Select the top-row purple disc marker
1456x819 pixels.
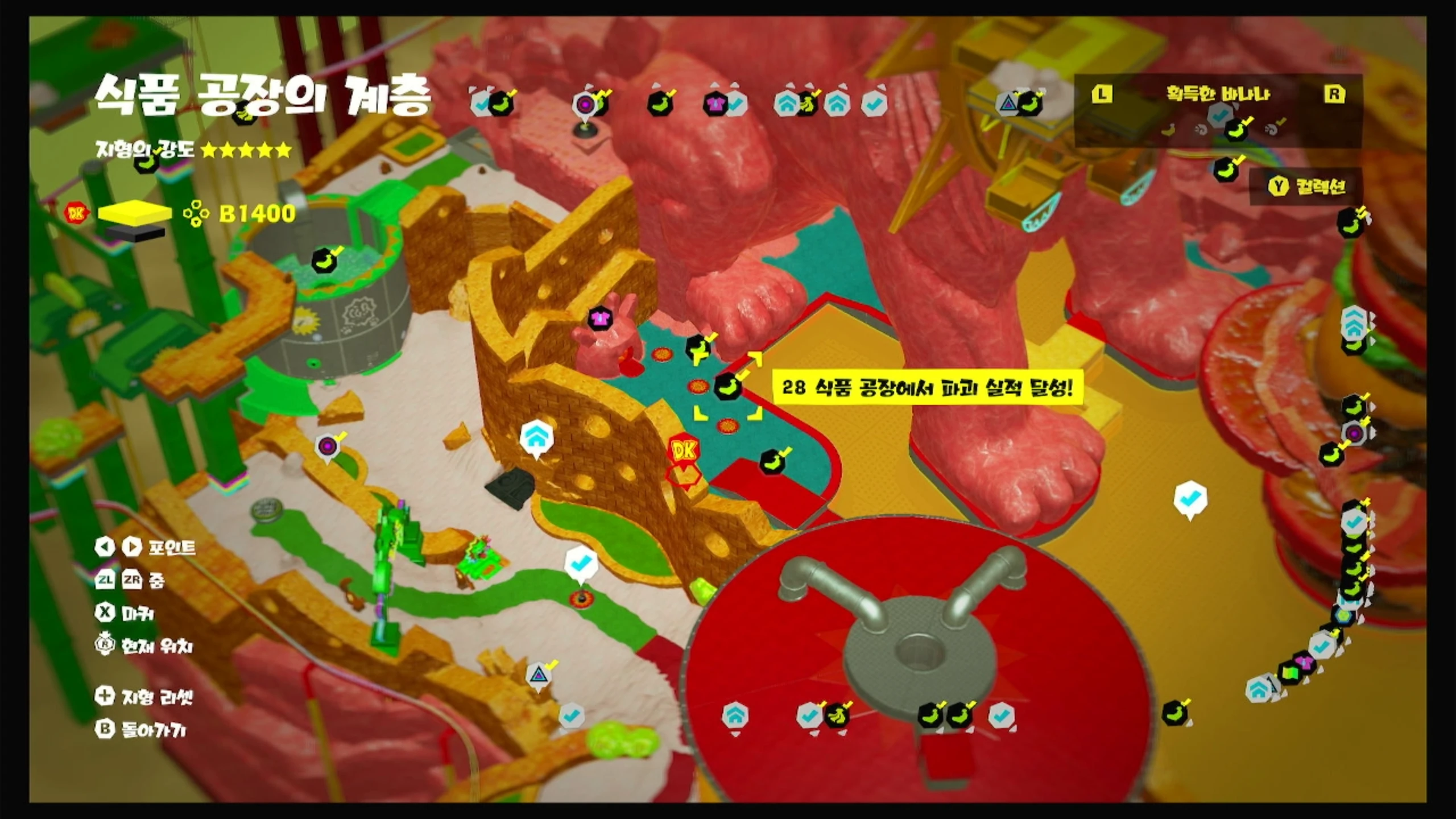[584, 104]
